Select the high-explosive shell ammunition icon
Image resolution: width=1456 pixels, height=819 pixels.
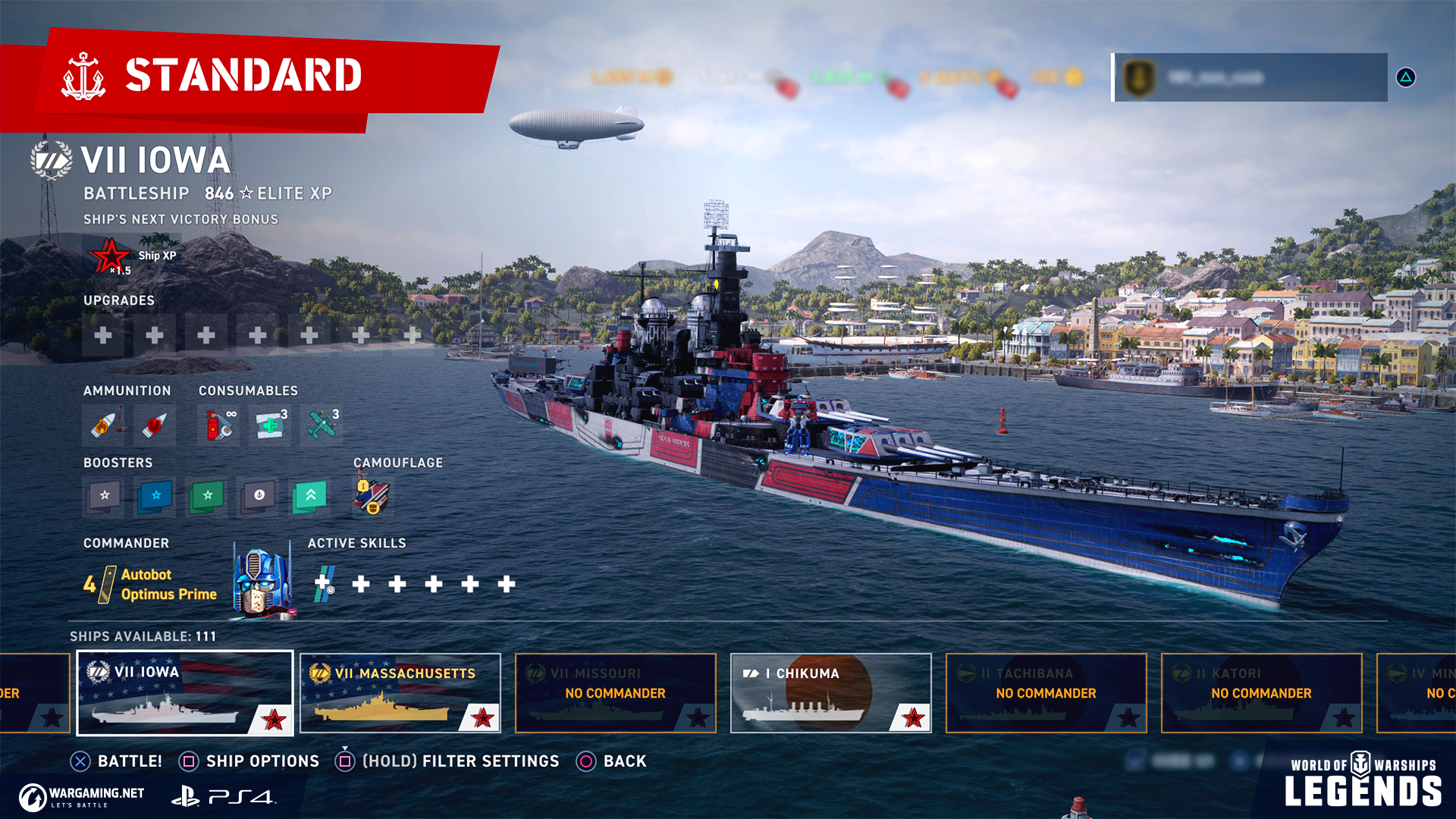coord(104,425)
